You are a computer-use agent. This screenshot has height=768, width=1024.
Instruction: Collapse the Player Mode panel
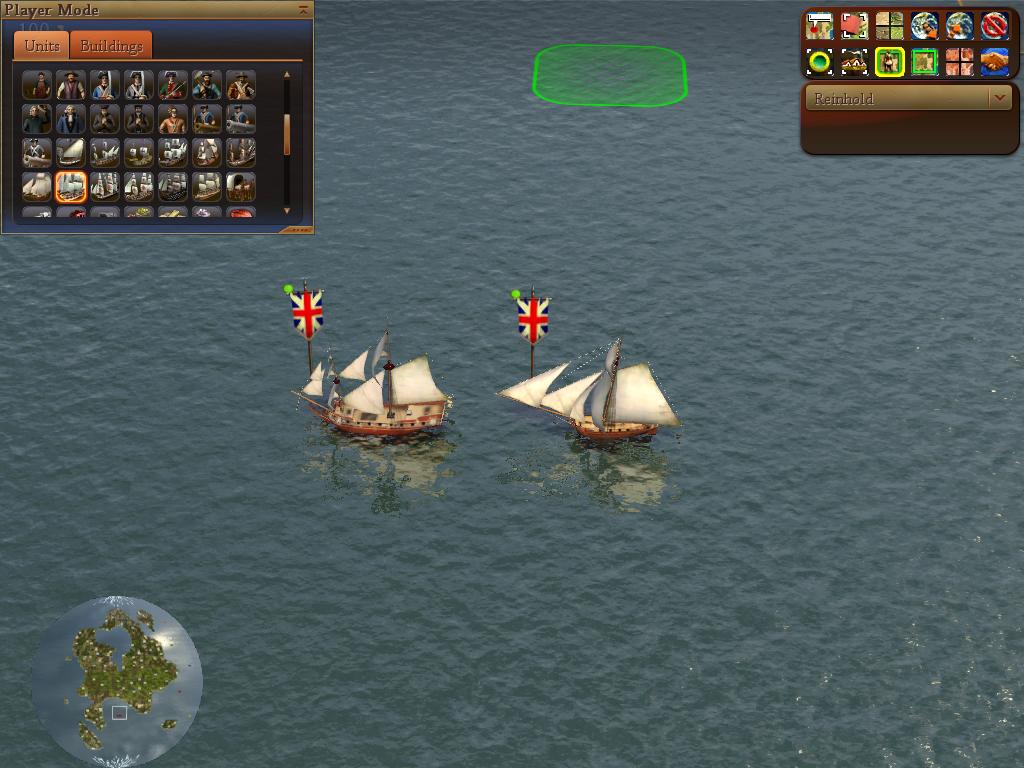(x=303, y=9)
